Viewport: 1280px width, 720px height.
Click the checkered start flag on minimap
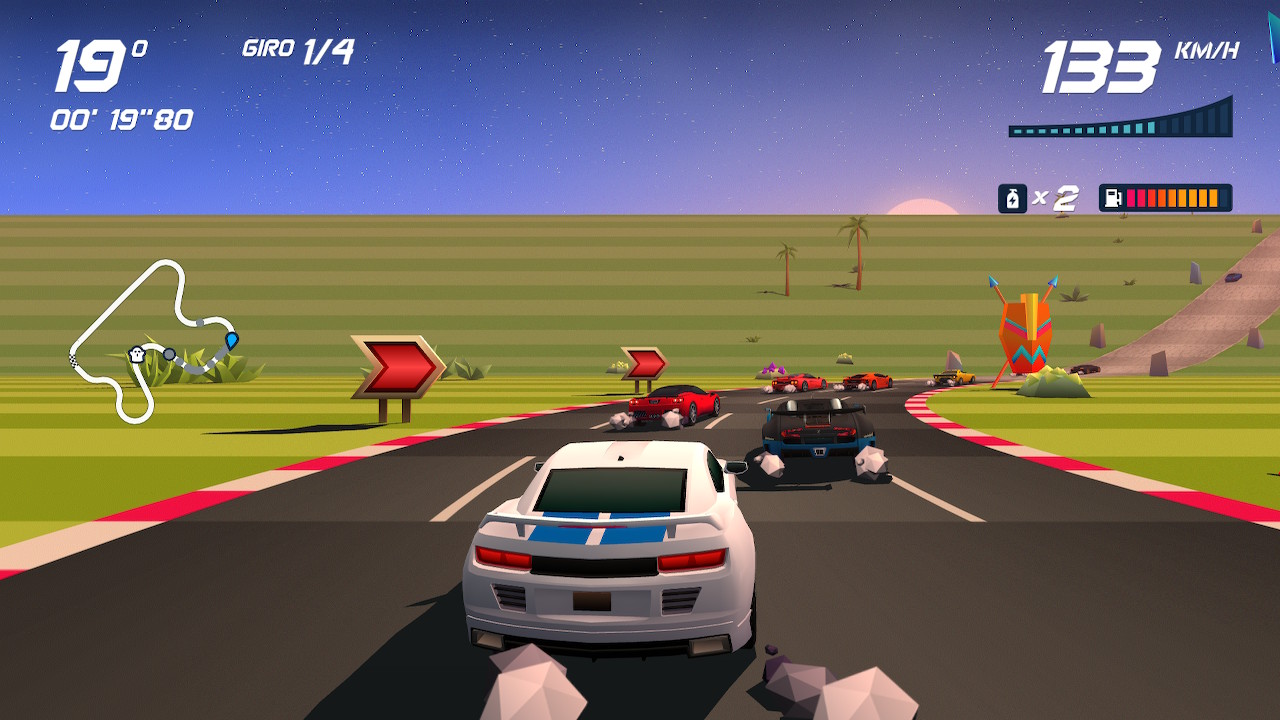point(74,358)
